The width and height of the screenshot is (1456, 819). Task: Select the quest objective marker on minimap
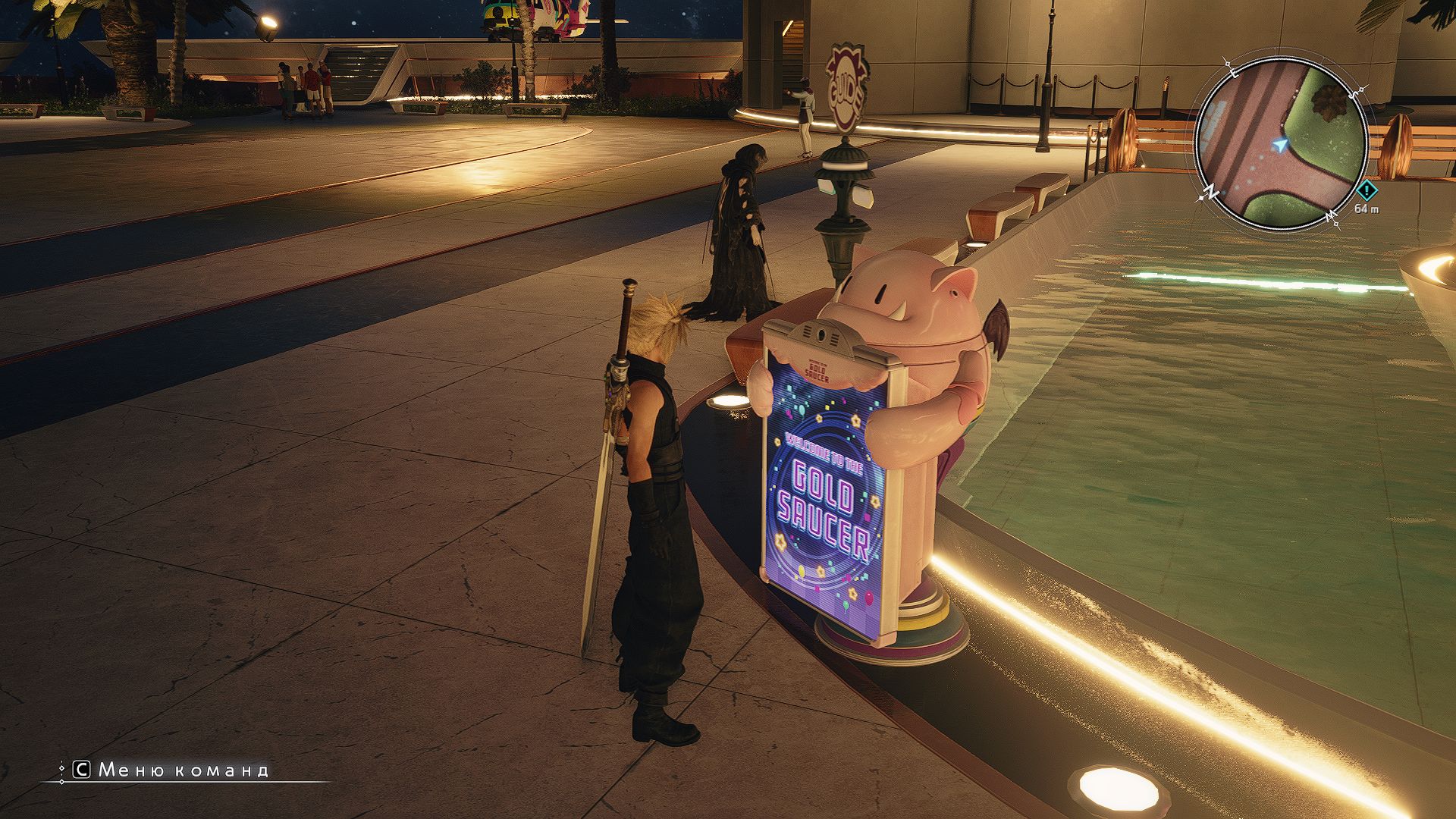(x=1367, y=190)
